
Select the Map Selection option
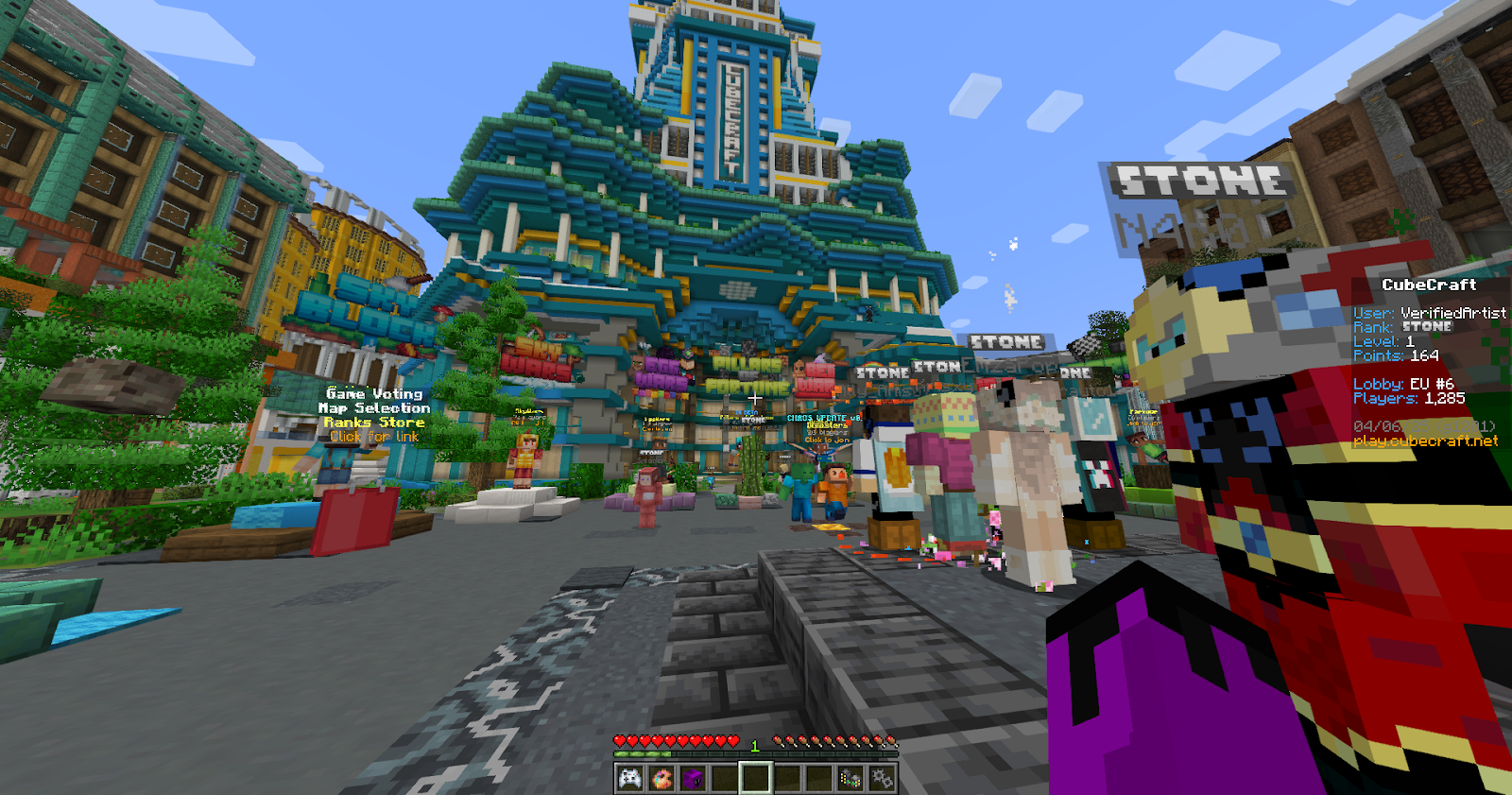point(373,406)
